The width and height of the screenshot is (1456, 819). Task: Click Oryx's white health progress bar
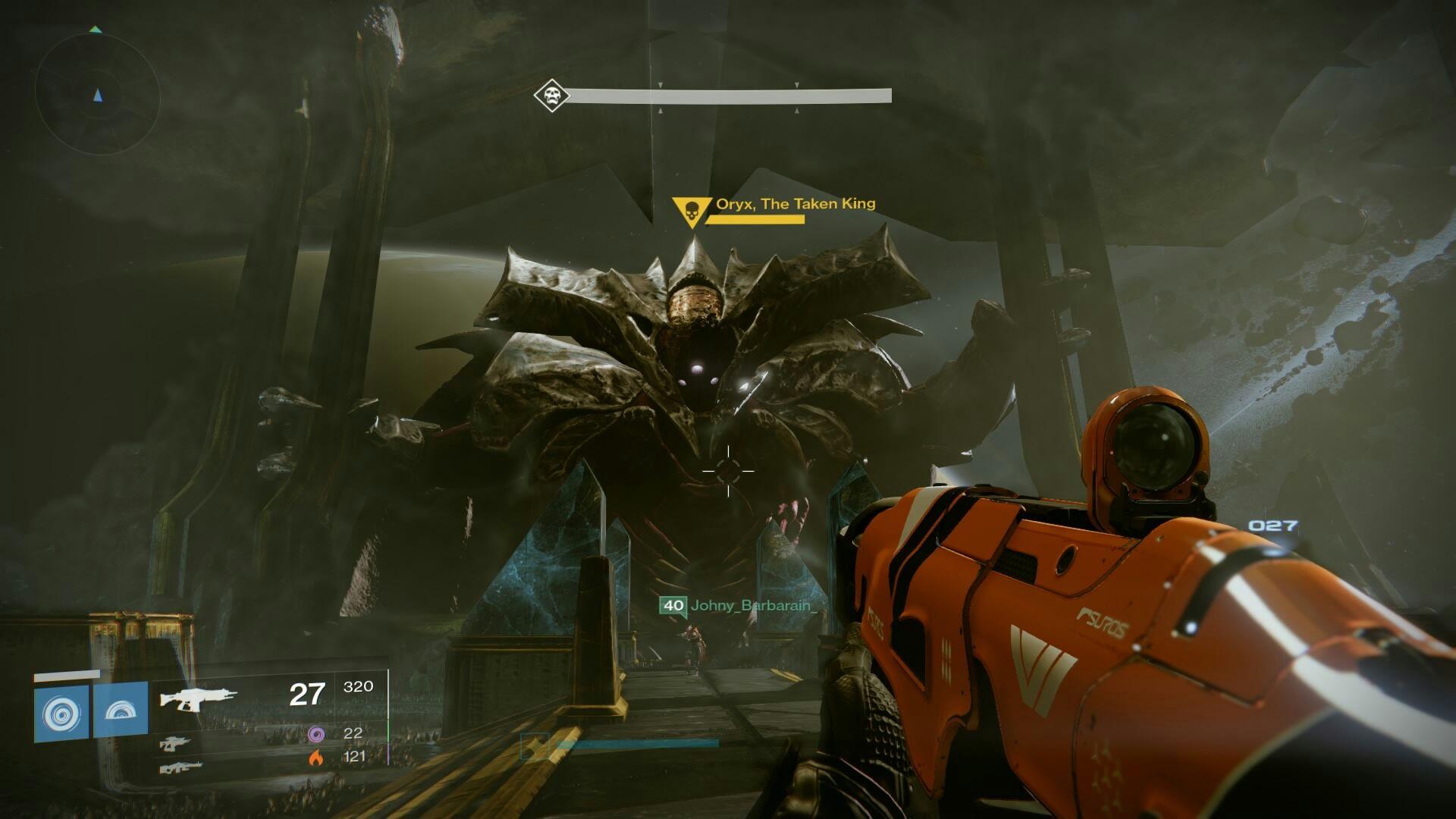coord(728,95)
